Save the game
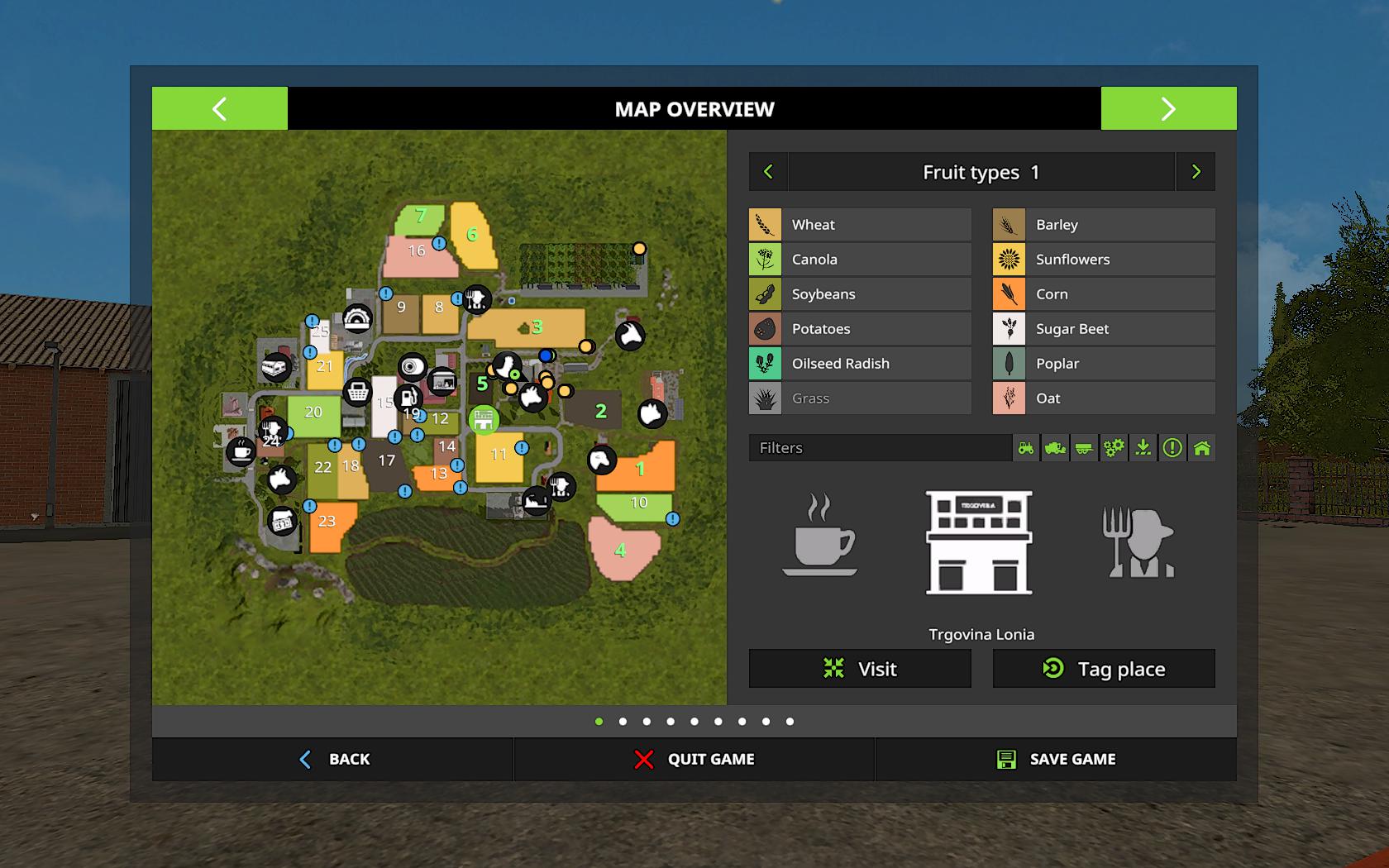The image size is (1389, 868). pos(1056,759)
